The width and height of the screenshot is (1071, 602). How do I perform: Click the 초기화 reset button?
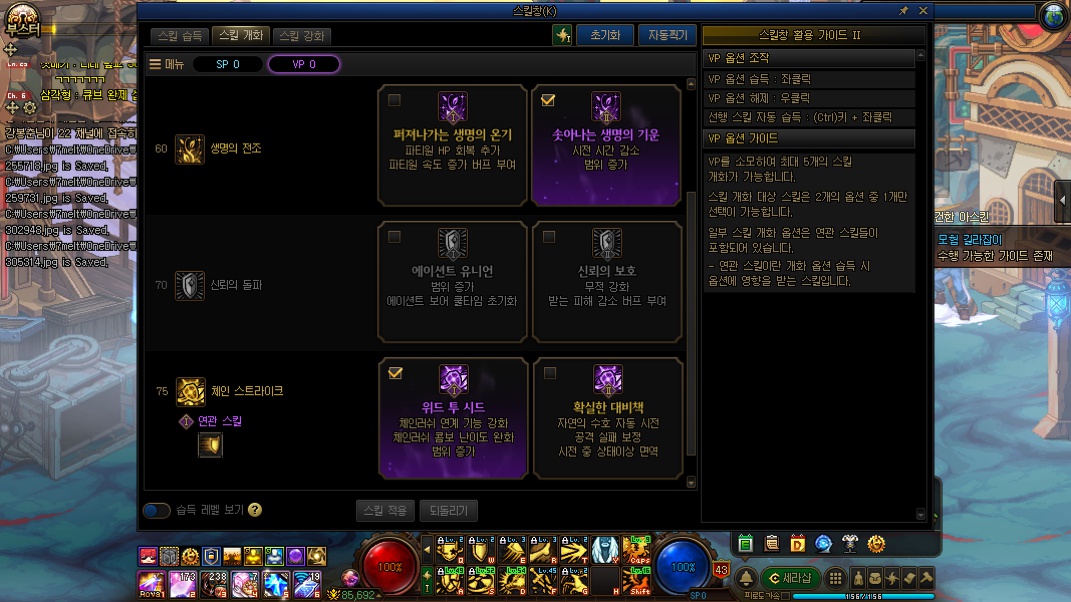605,35
